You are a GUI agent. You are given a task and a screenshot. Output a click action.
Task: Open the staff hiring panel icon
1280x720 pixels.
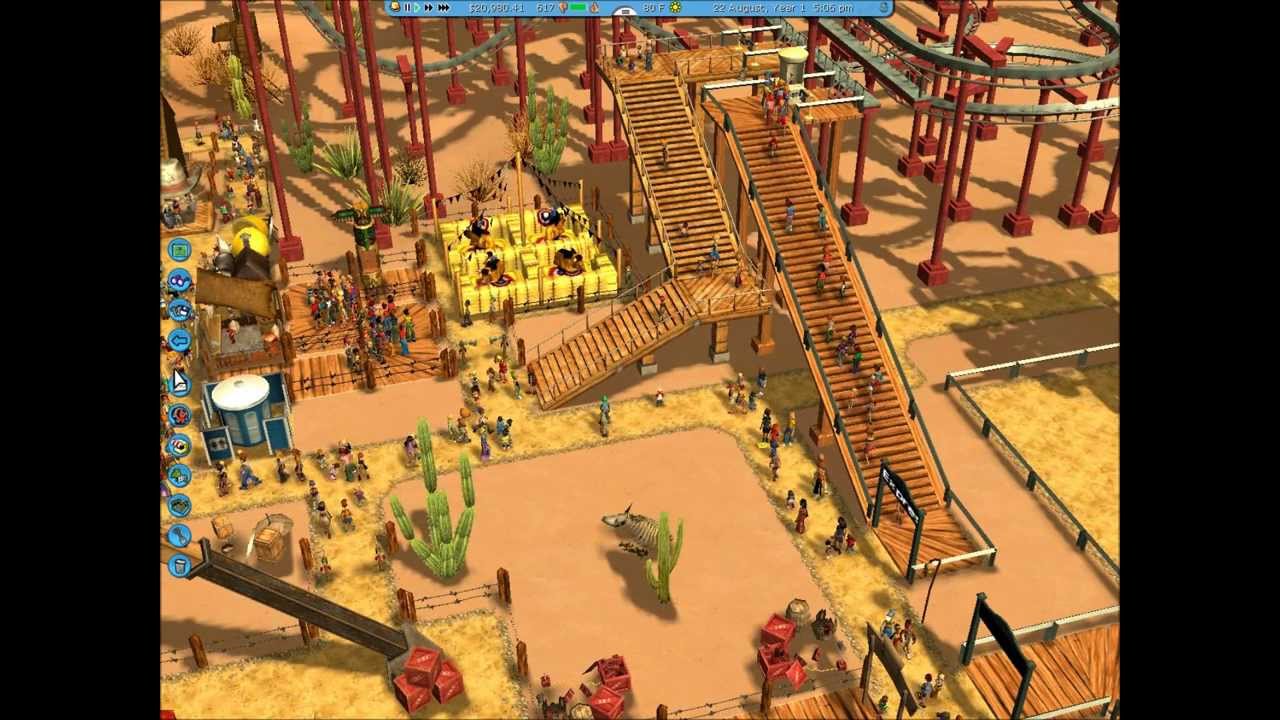(x=180, y=413)
